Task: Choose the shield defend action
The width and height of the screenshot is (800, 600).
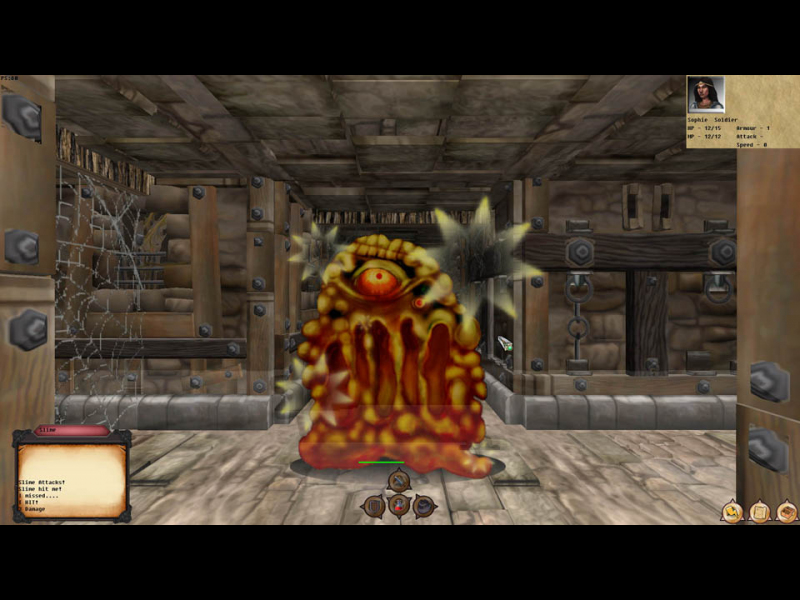Action: 373,506
